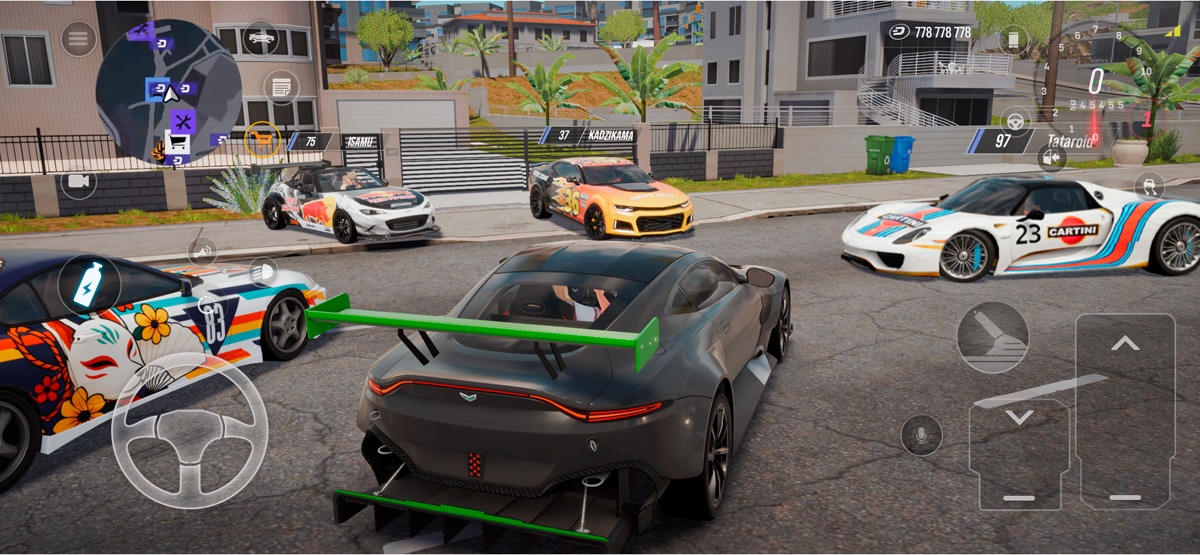The height and width of the screenshot is (555, 1200).
Task: Tap the small steering wheel icon
Action: (x=1016, y=121)
